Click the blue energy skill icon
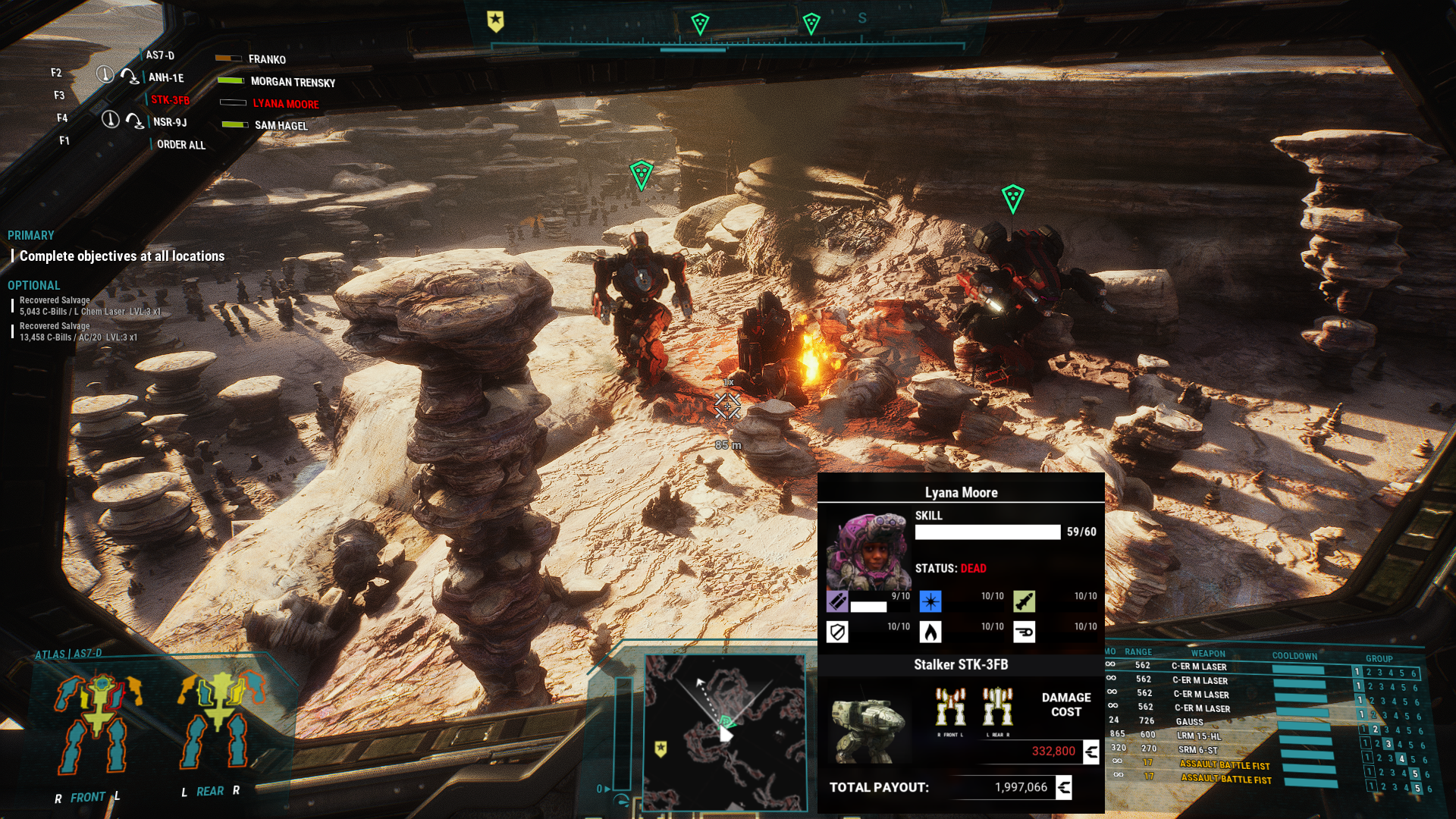The height and width of the screenshot is (819, 1456). 930,601
